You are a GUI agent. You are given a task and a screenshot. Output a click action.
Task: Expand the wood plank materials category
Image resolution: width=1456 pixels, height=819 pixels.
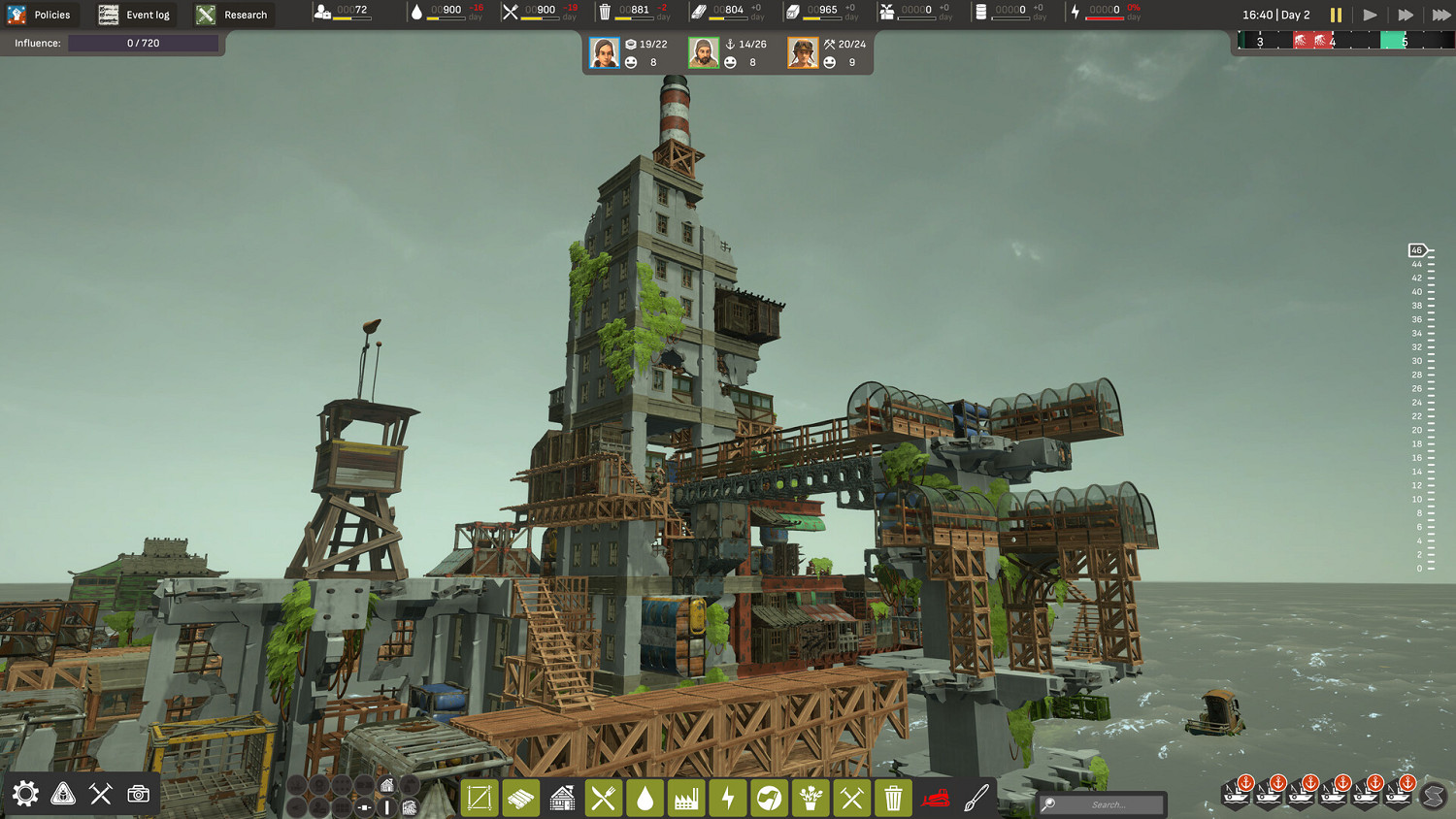[521, 798]
